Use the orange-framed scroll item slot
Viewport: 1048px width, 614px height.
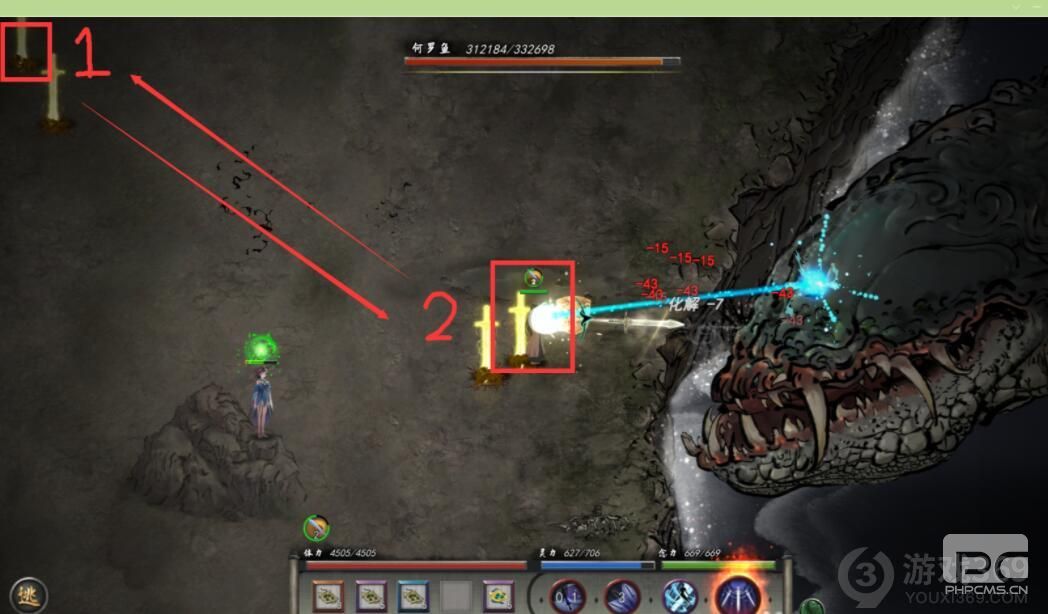click(328, 596)
